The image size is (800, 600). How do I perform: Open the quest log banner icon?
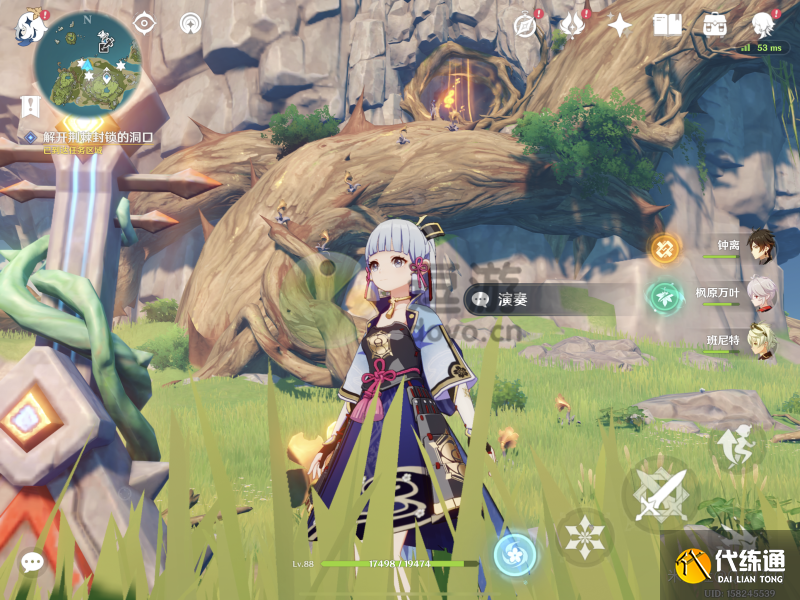tap(30, 104)
